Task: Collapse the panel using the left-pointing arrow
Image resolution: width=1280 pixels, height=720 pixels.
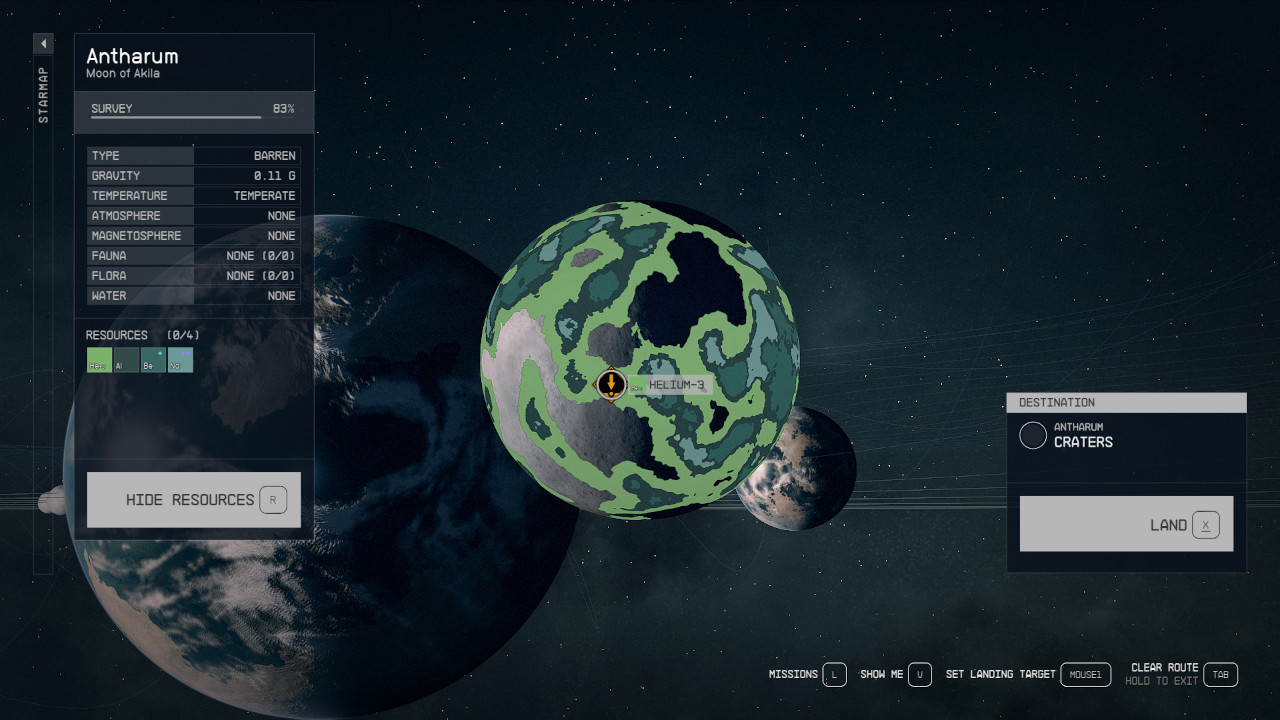Action: [42, 43]
